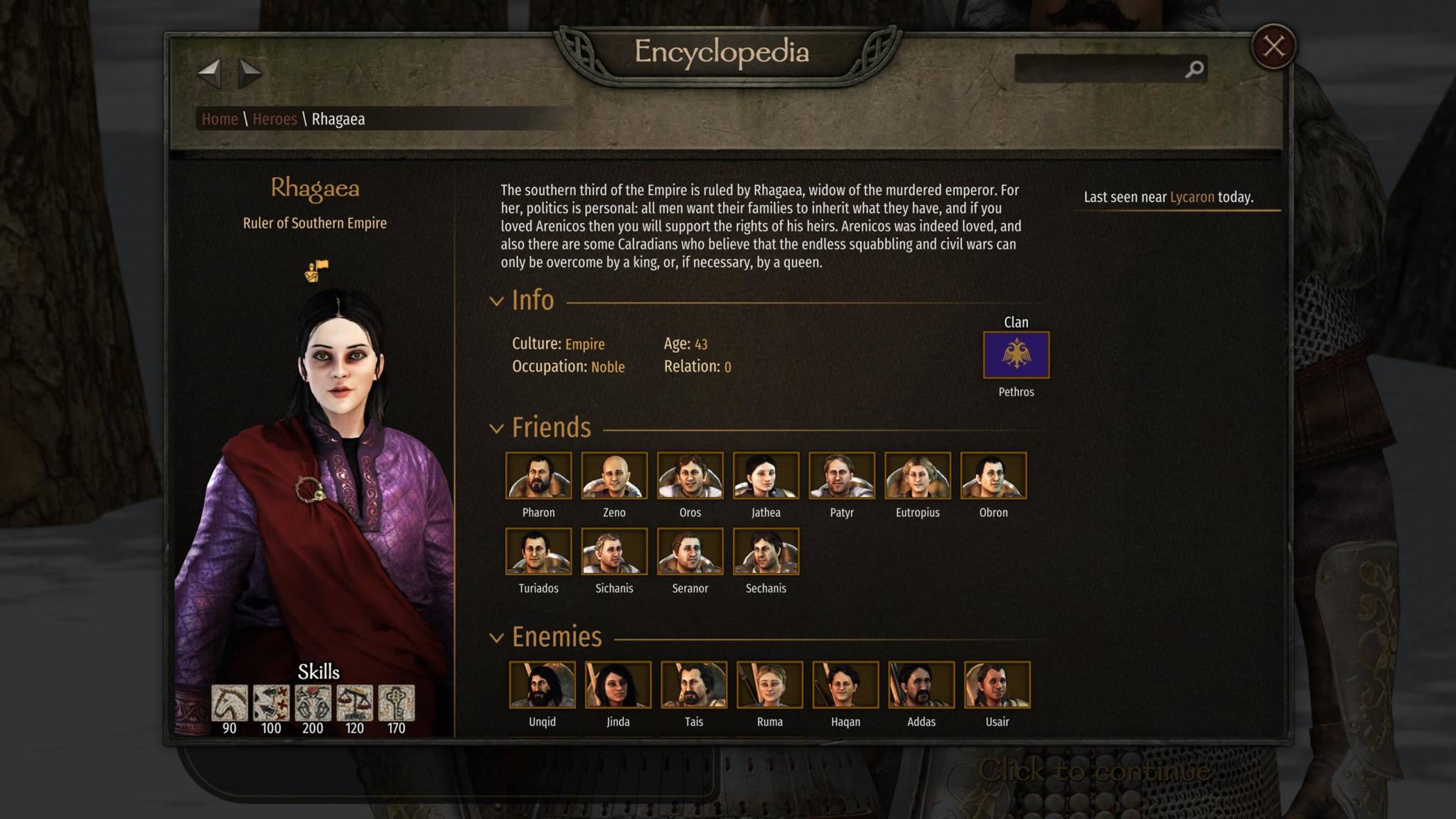The height and width of the screenshot is (819, 1456).
Task: Collapse the Friends section
Action: pos(496,429)
